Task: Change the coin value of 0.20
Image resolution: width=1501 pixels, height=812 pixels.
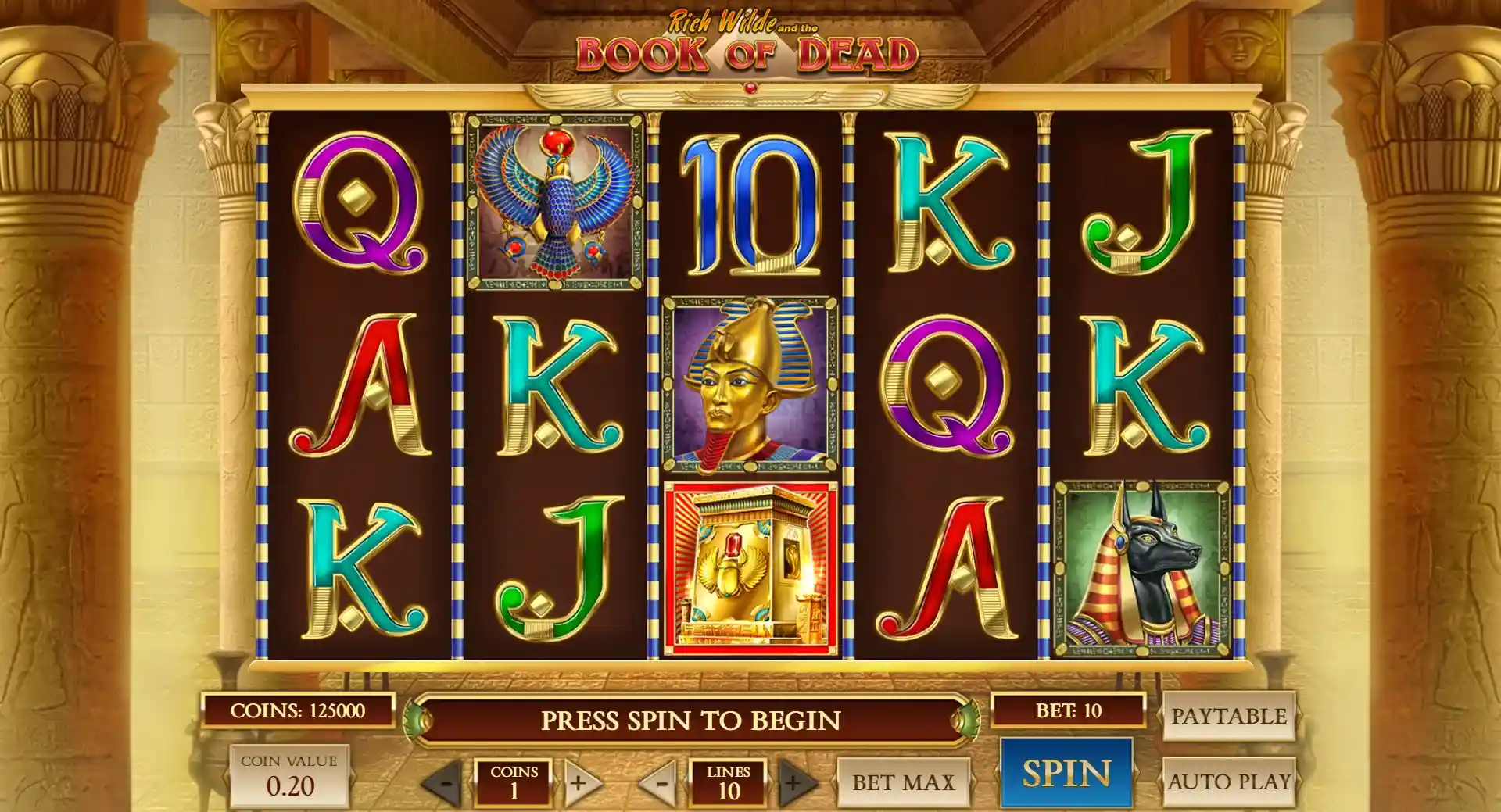Action: [x=289, y=776]
